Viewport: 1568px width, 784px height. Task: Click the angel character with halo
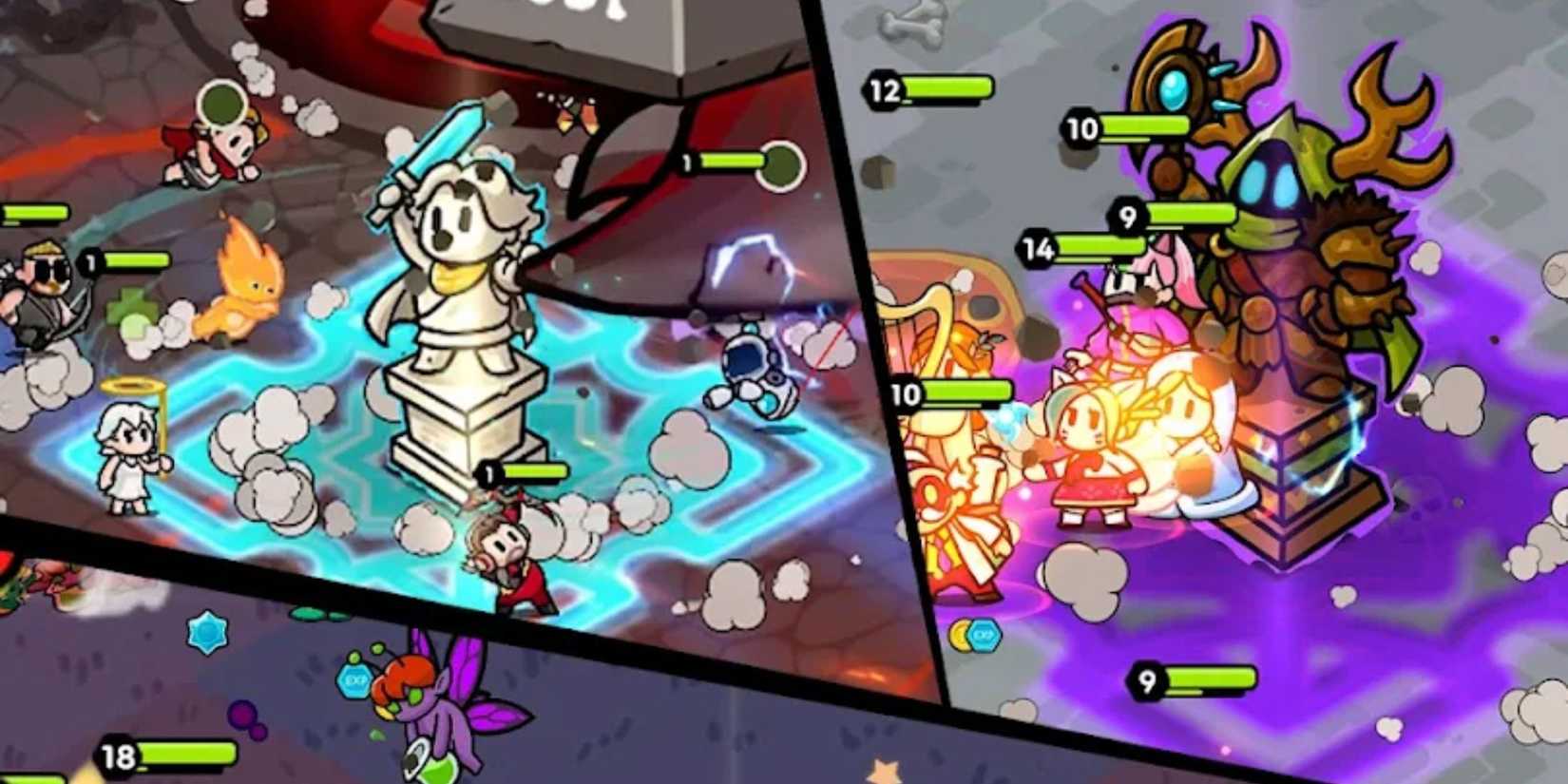coord(124,447)
